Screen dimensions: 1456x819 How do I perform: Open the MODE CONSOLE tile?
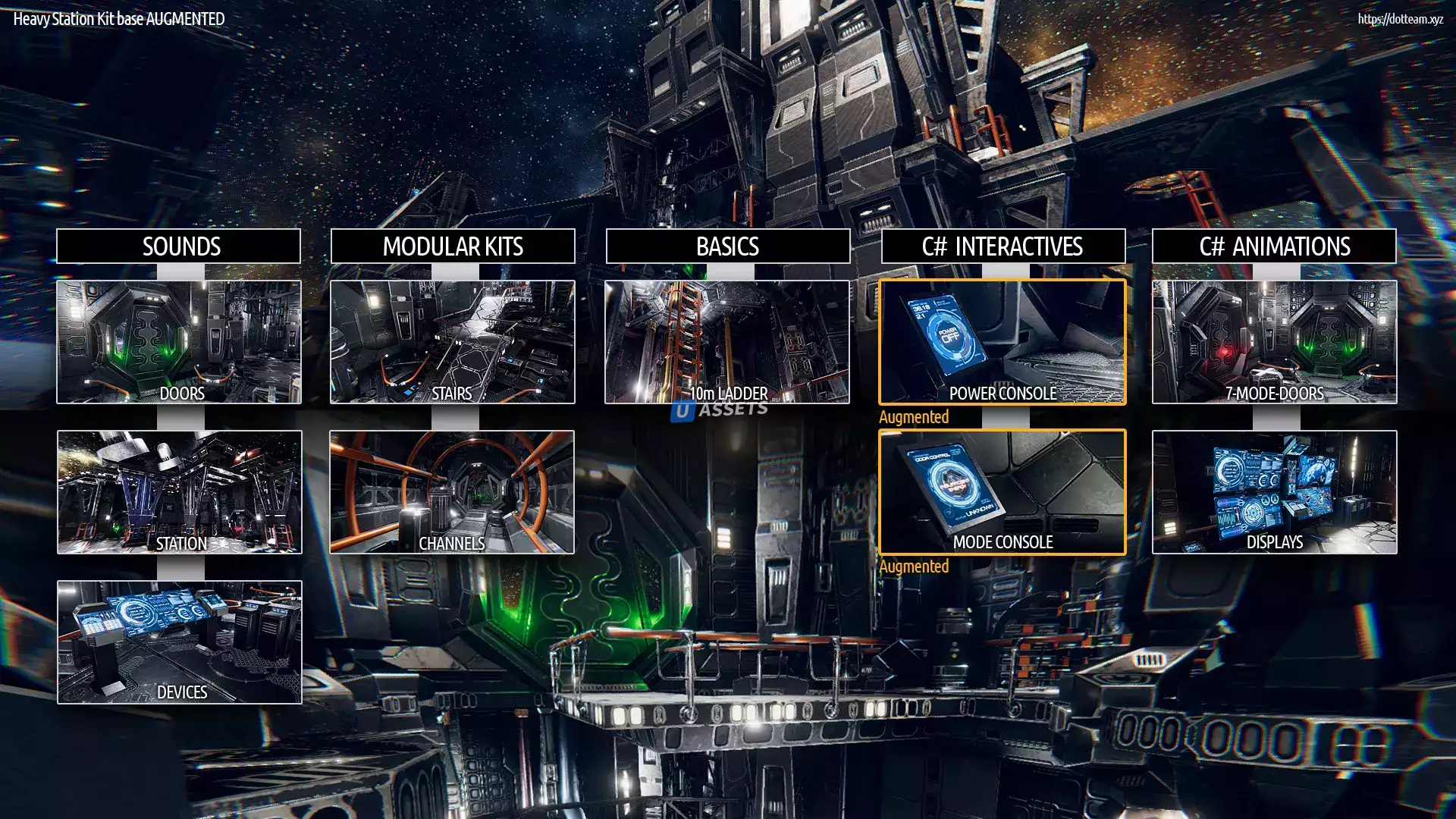click(x=1003, y=492)
